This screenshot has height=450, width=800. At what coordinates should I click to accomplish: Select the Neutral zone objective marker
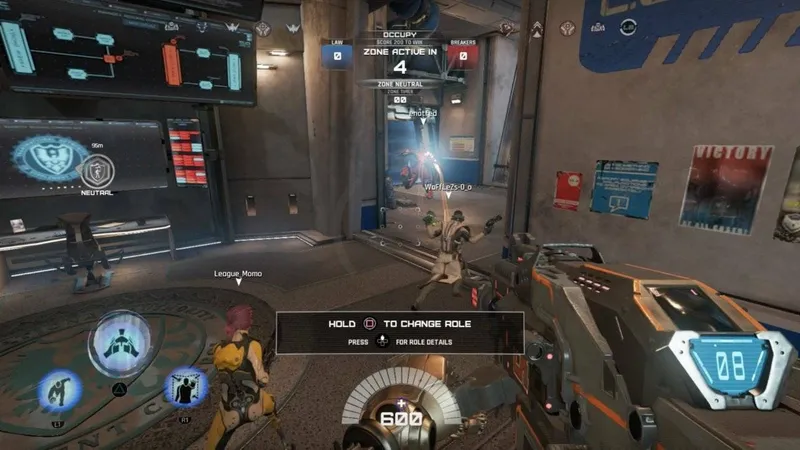coord(97,171)
